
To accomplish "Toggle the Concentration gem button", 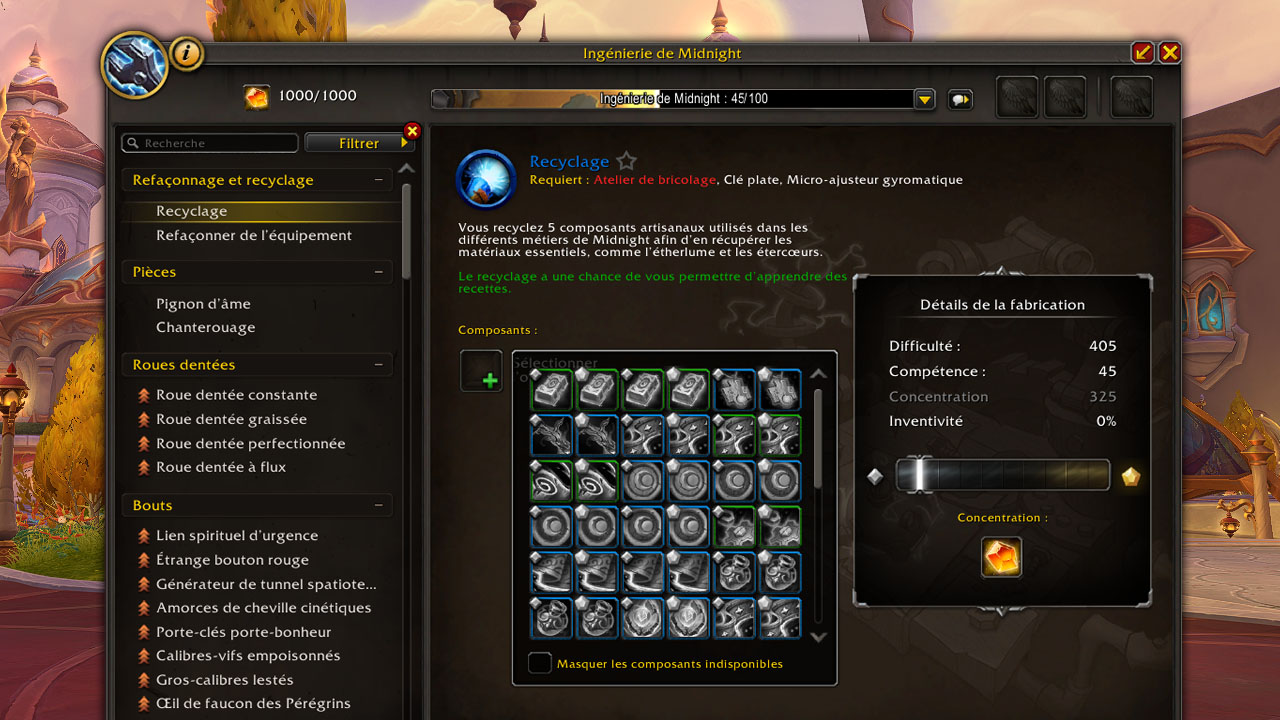I will pos(1002,557).
